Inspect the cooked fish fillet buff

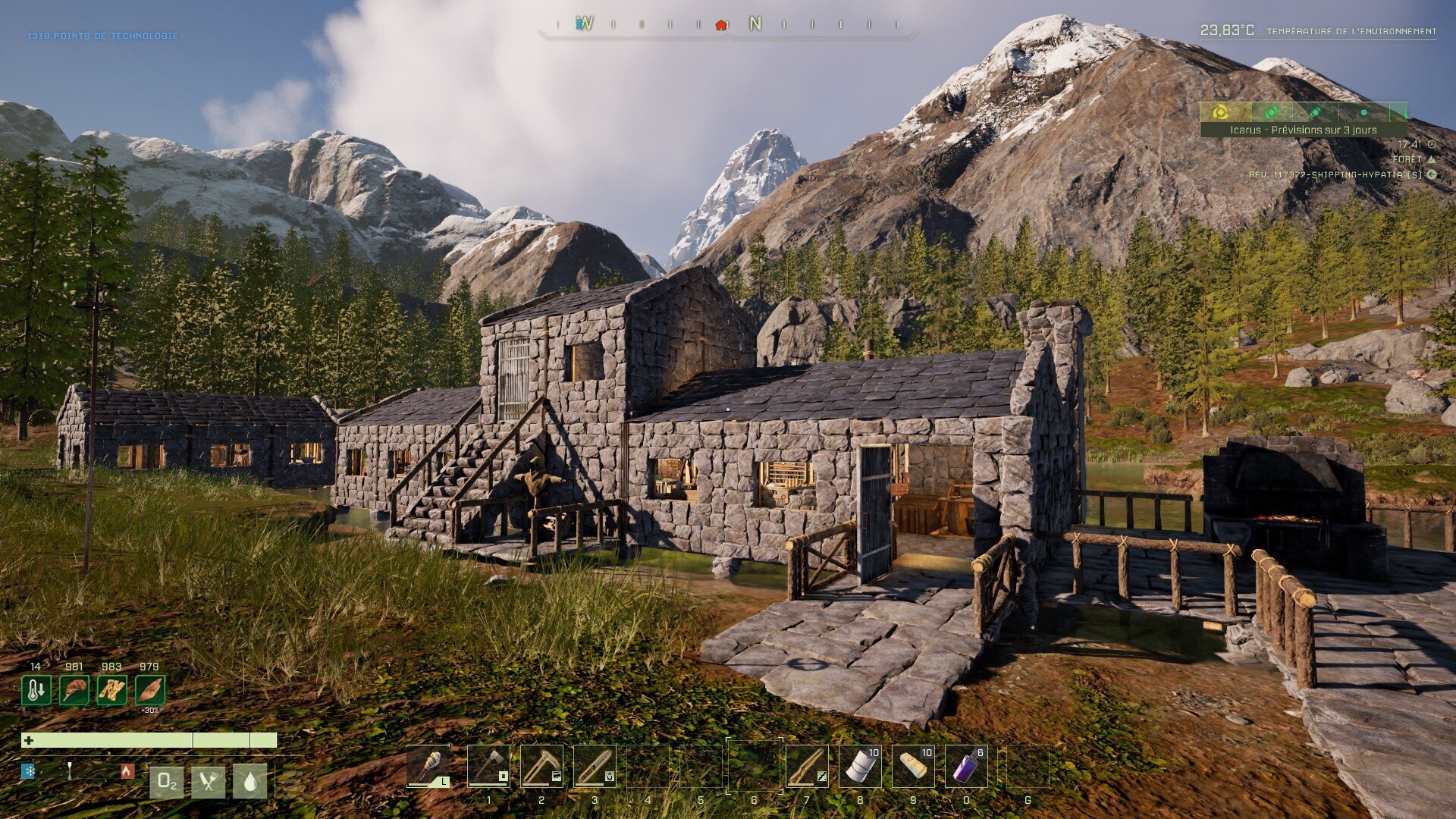click(x=149, y=690)
